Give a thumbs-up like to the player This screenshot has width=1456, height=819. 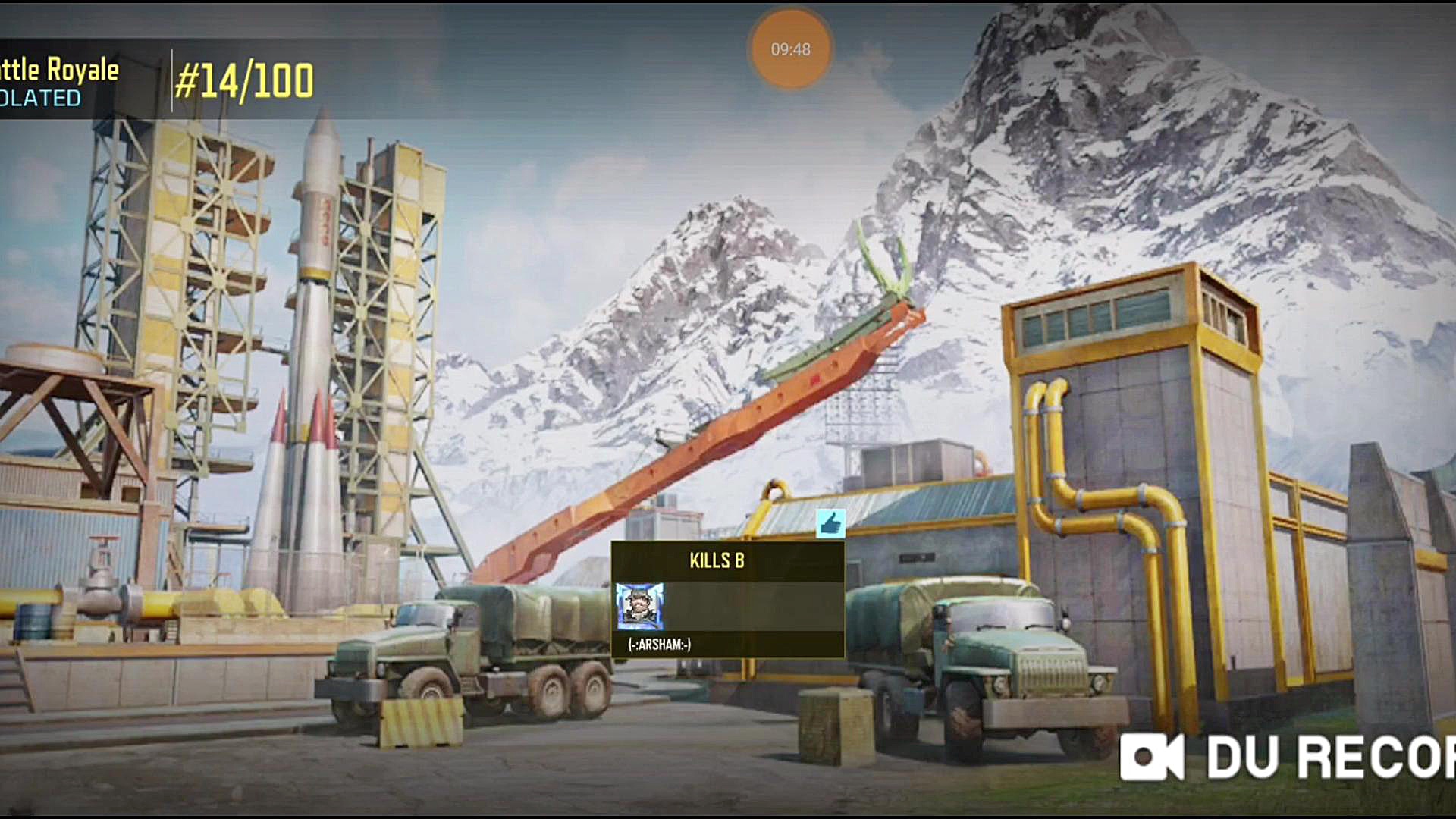(x=830, y=524)
